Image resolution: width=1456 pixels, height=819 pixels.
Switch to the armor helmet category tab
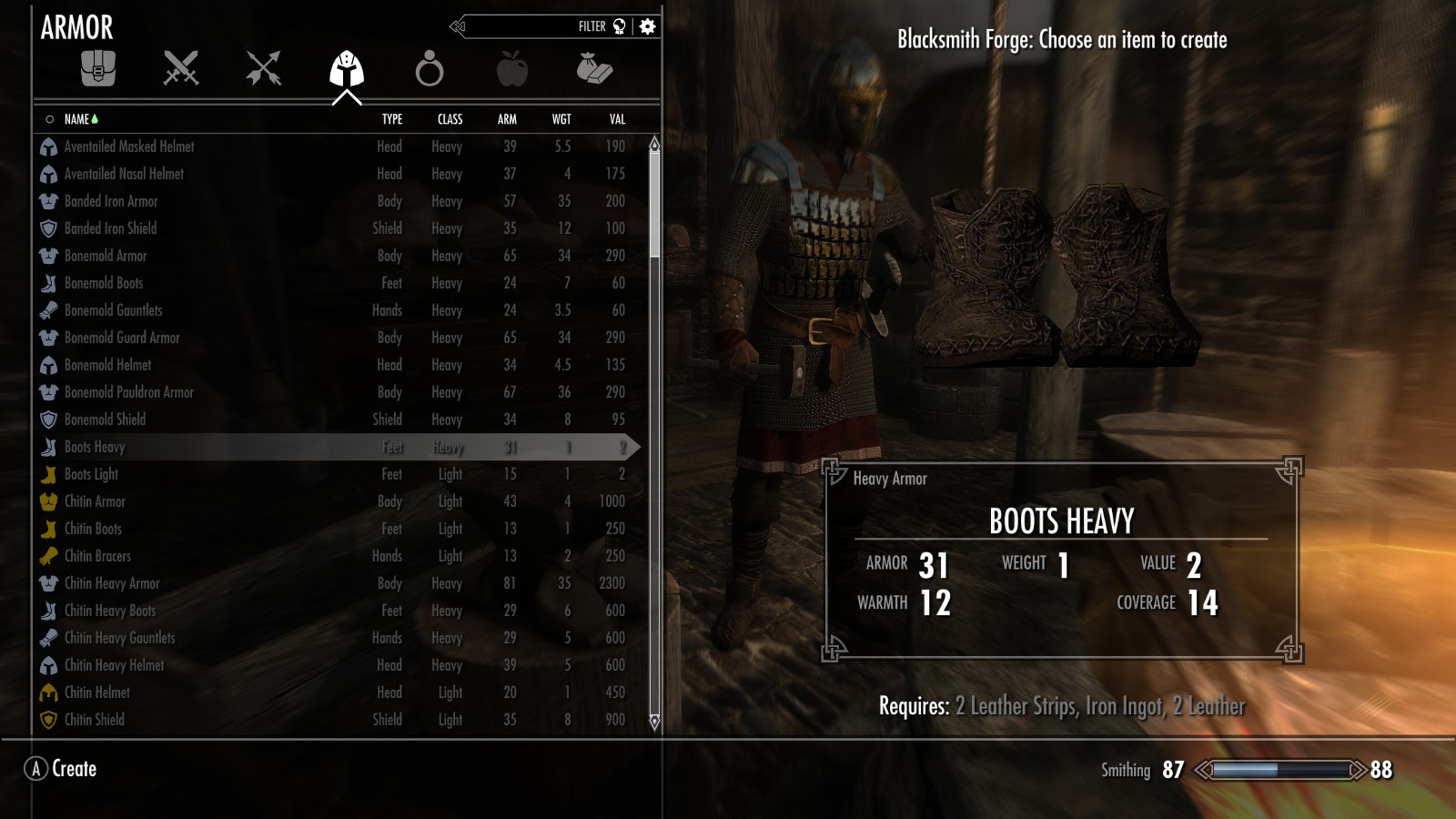coord(346,69)
